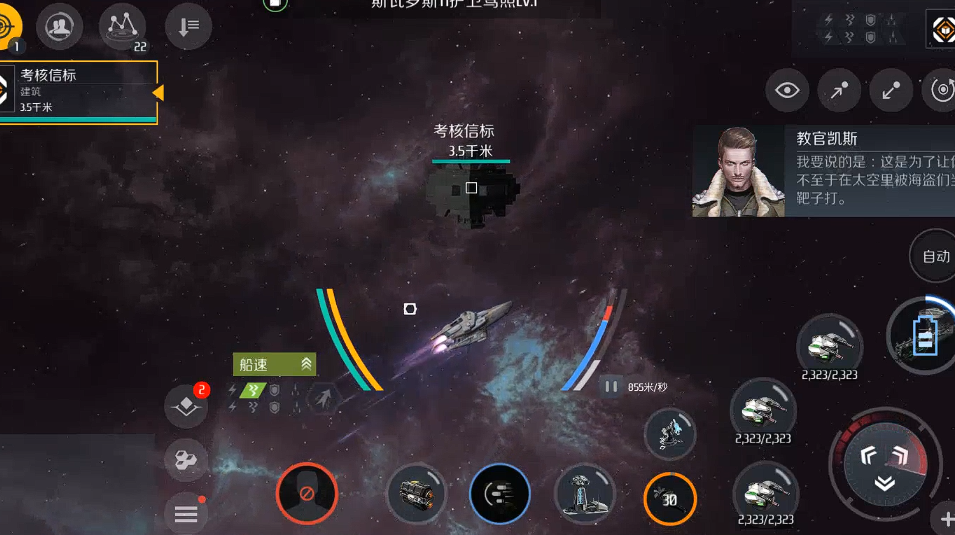Open the notification icon with badge 2
955x535 pixels.
point(186,406)
